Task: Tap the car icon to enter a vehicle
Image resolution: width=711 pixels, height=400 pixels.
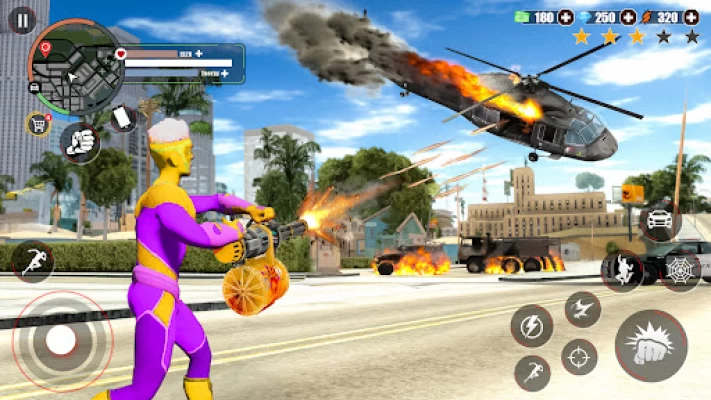Action: (x=661, y=220)
